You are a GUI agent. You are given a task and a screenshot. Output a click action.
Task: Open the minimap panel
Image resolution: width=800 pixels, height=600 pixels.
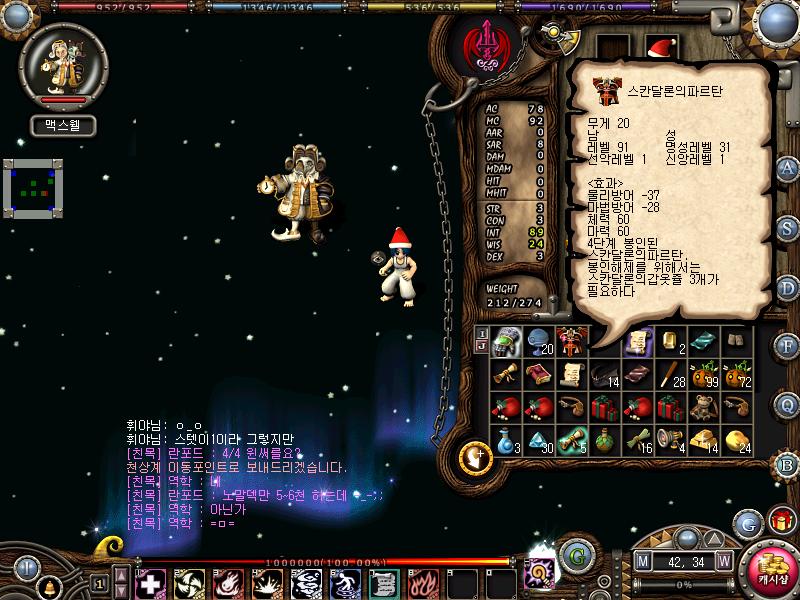(34, 185)
